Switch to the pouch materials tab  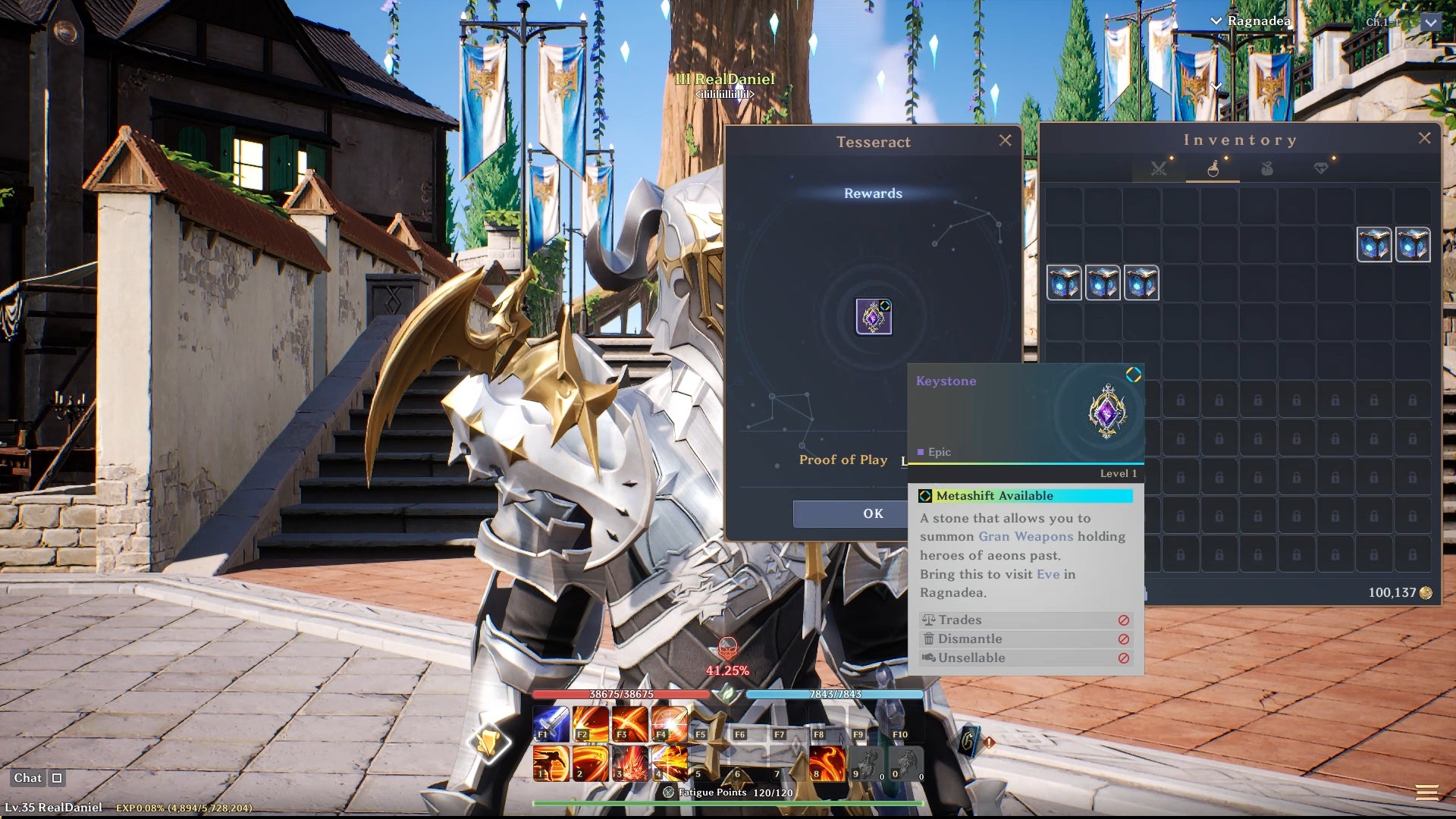(1266, 168)
